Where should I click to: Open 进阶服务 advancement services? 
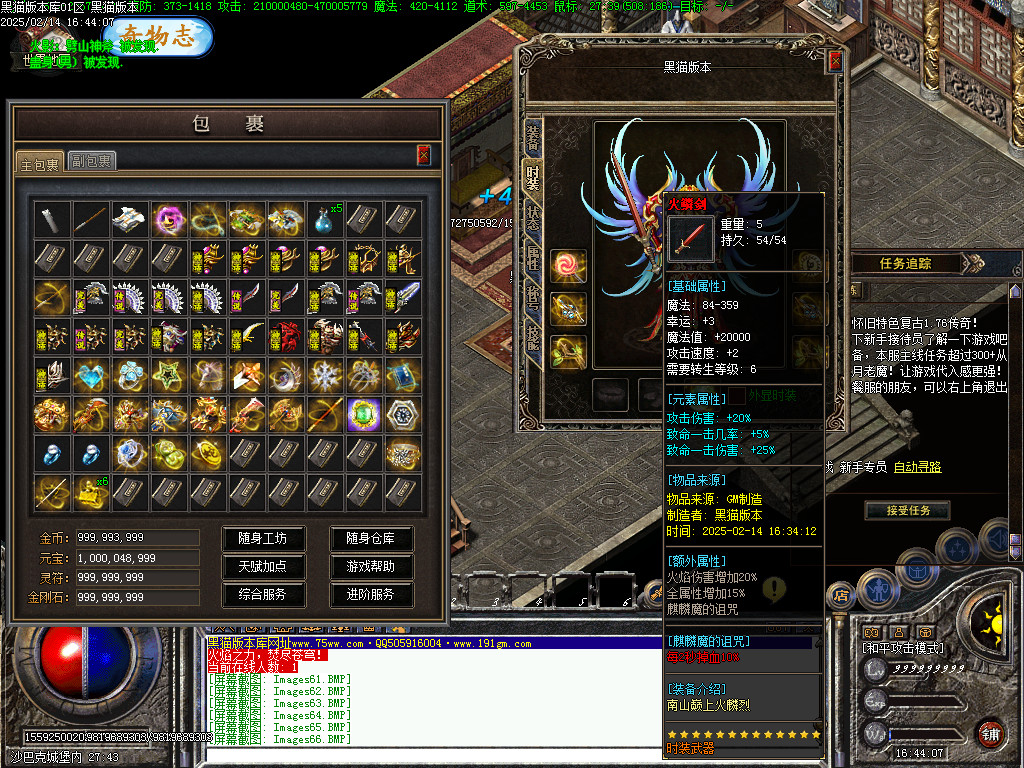371,594
